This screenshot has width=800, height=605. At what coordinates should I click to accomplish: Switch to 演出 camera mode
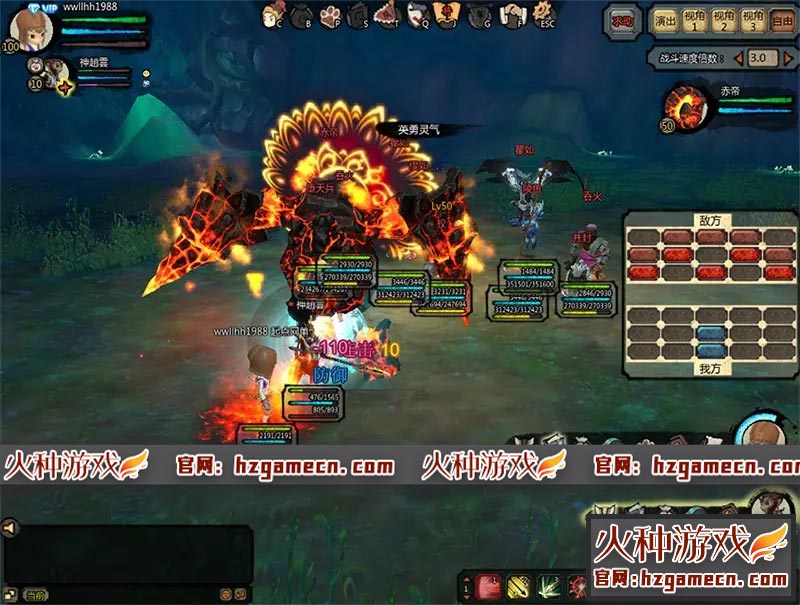pos(664,20)
